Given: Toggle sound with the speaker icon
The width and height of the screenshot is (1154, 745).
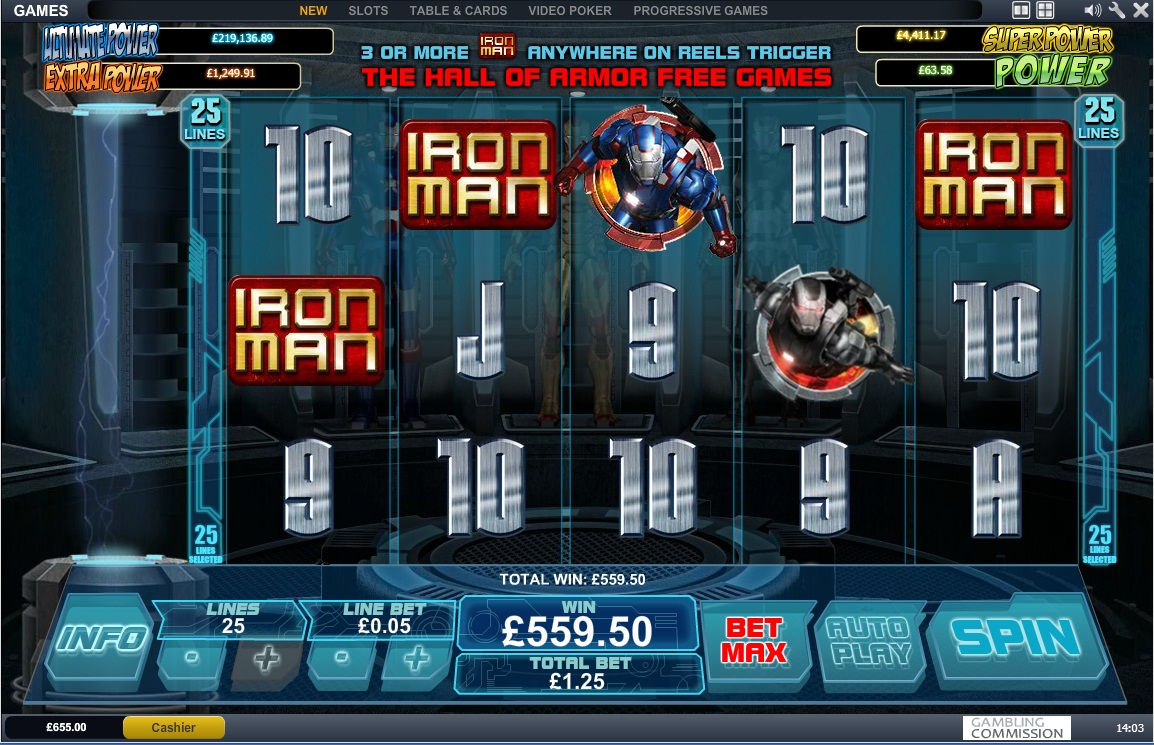Looking at the screenshot, I should tap(1092, 11).
